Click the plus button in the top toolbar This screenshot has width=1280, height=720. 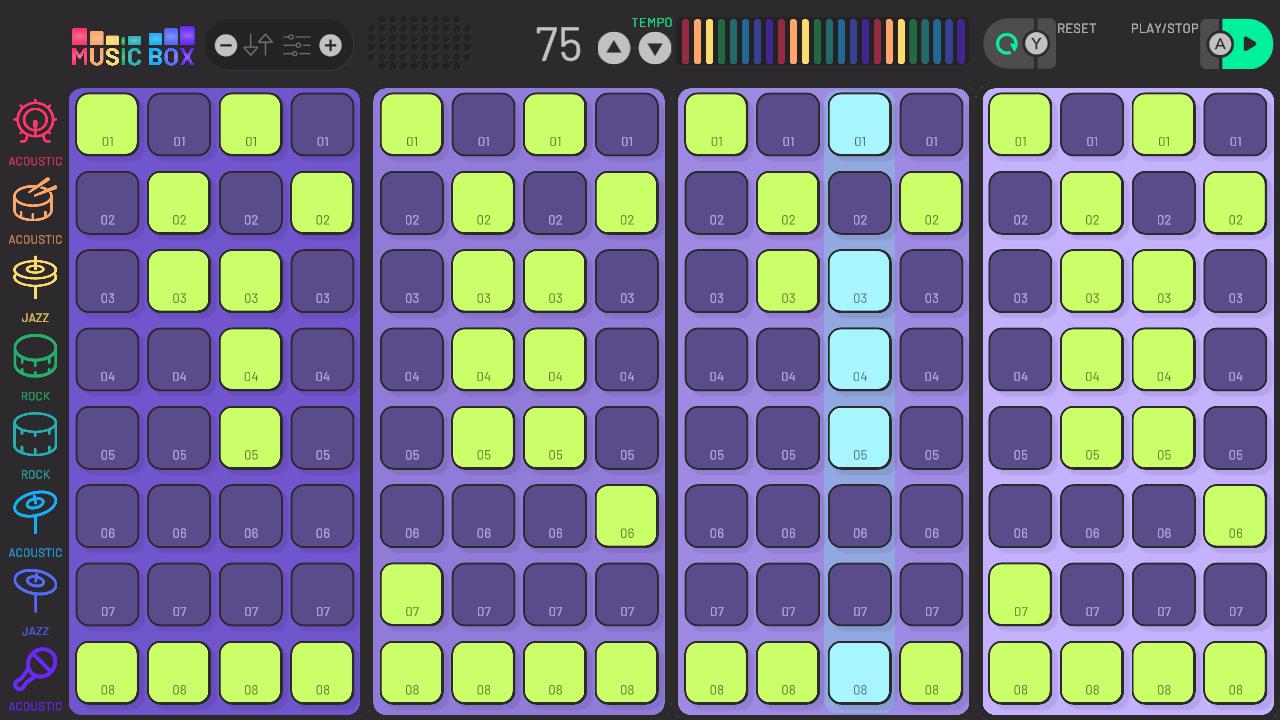(330, 44)
